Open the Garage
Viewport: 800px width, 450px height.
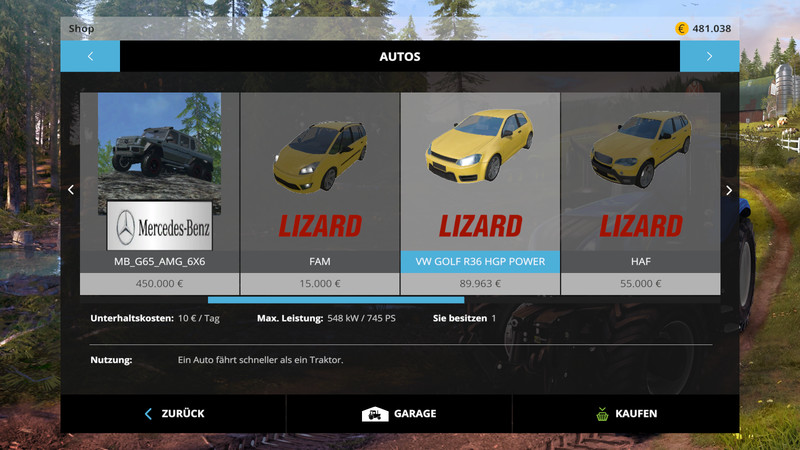(399, 413)
